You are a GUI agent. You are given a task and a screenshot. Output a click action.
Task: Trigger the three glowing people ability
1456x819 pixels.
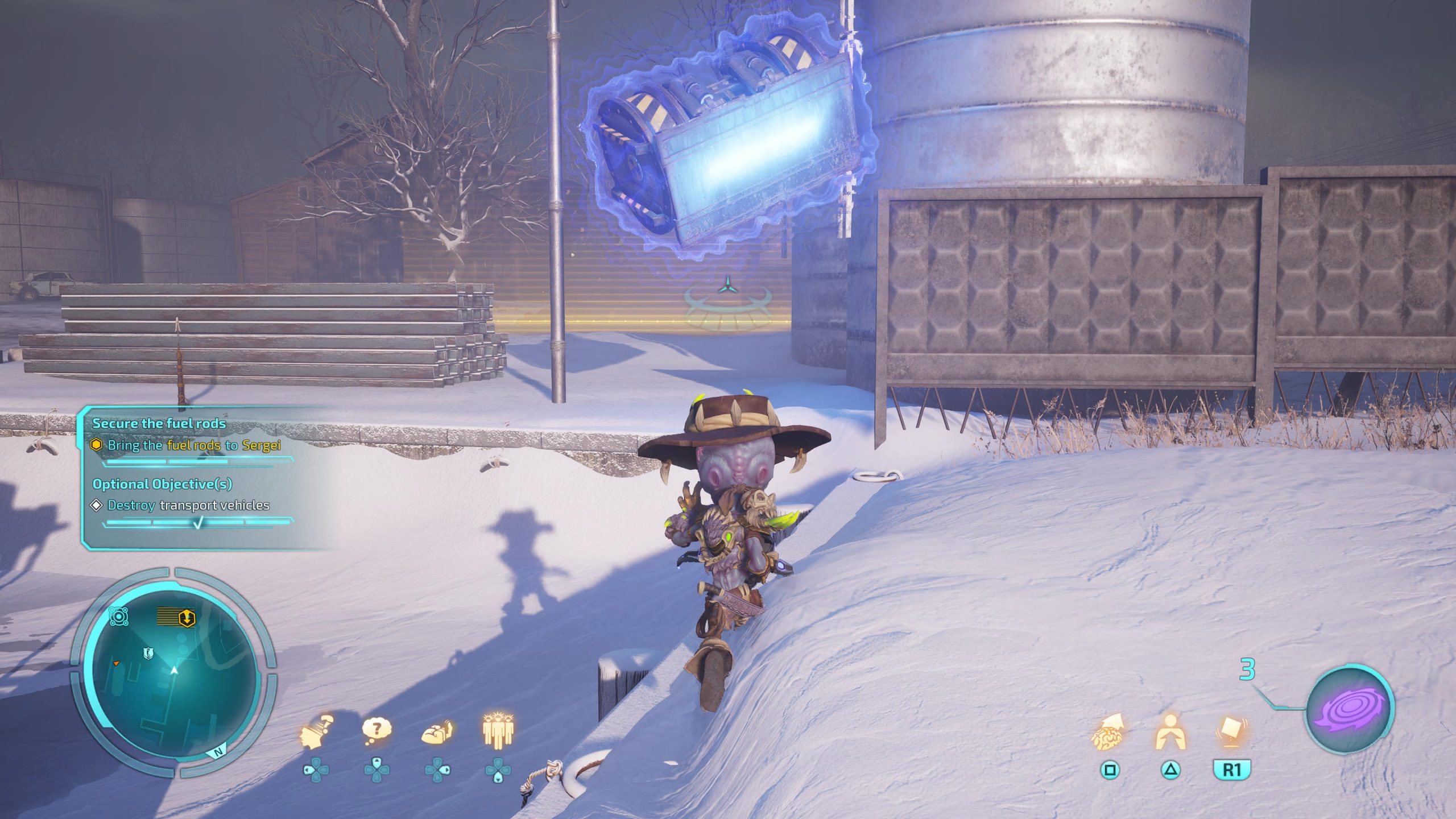coord(498,730)
